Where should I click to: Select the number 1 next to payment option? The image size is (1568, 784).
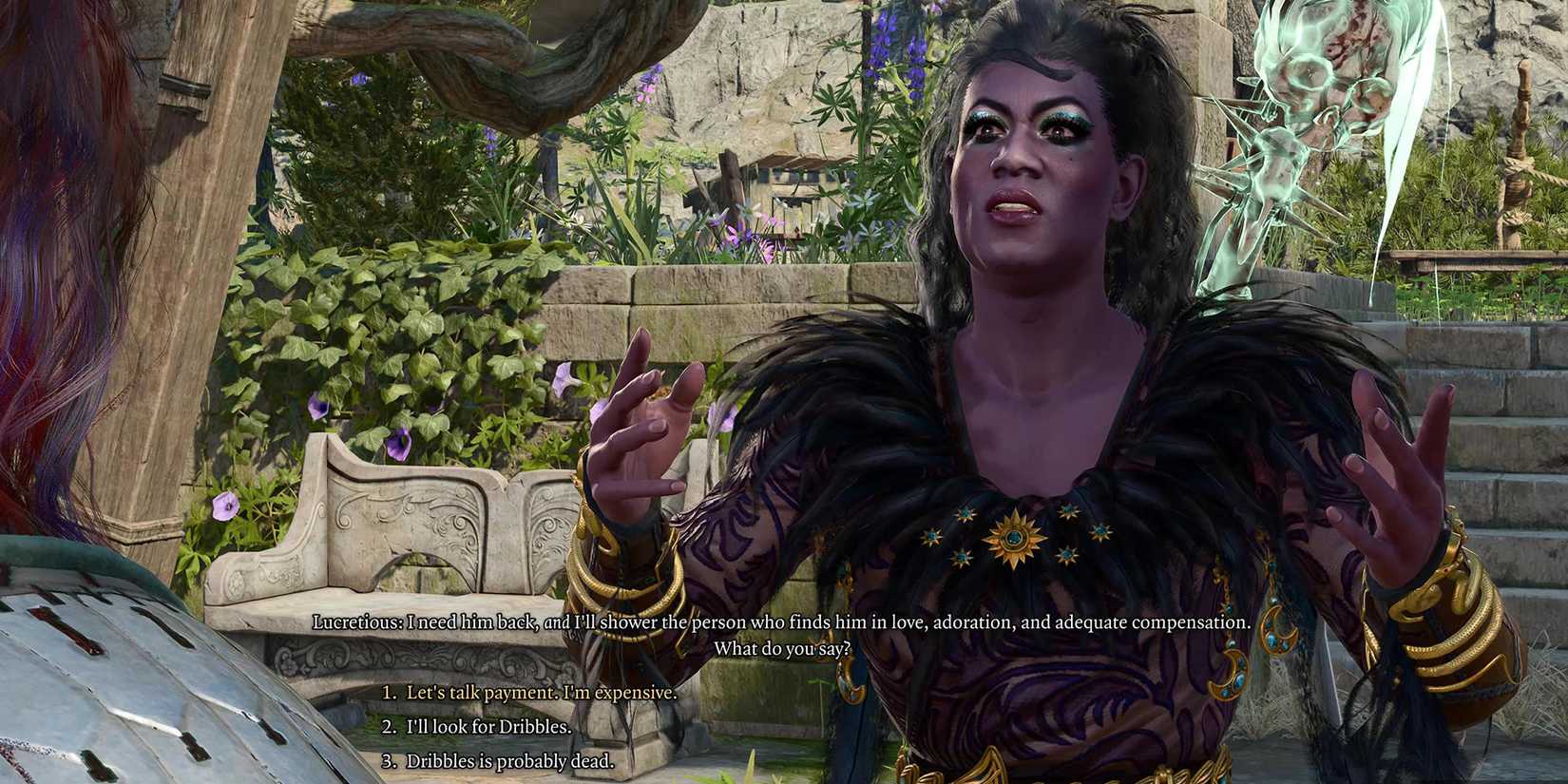click(390, 695)
